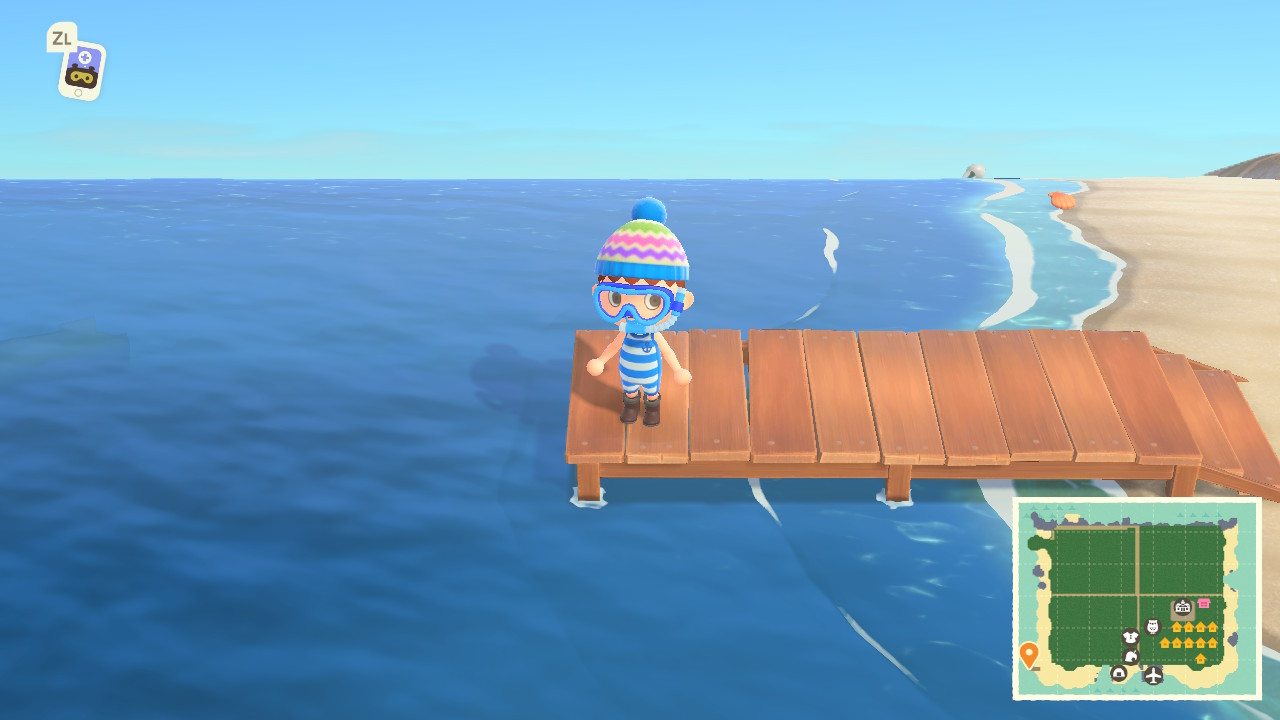Image resolution: width=1280 pixels, height=720 pixels.
Task: Click the raccoon face on the NookPhone icon
Action: tap(82, 77)
